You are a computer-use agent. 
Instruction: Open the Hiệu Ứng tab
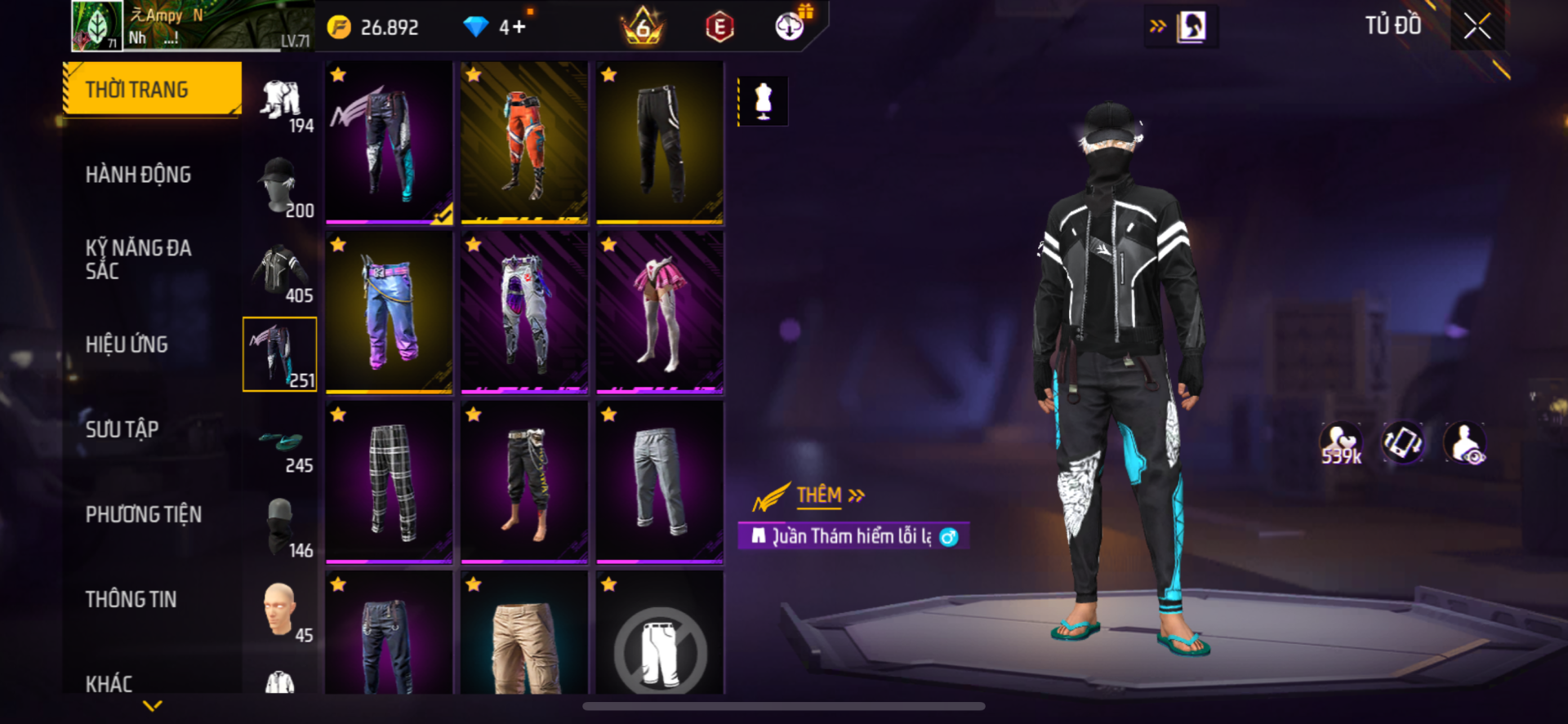pyautogui.click(x=127, y=344)
